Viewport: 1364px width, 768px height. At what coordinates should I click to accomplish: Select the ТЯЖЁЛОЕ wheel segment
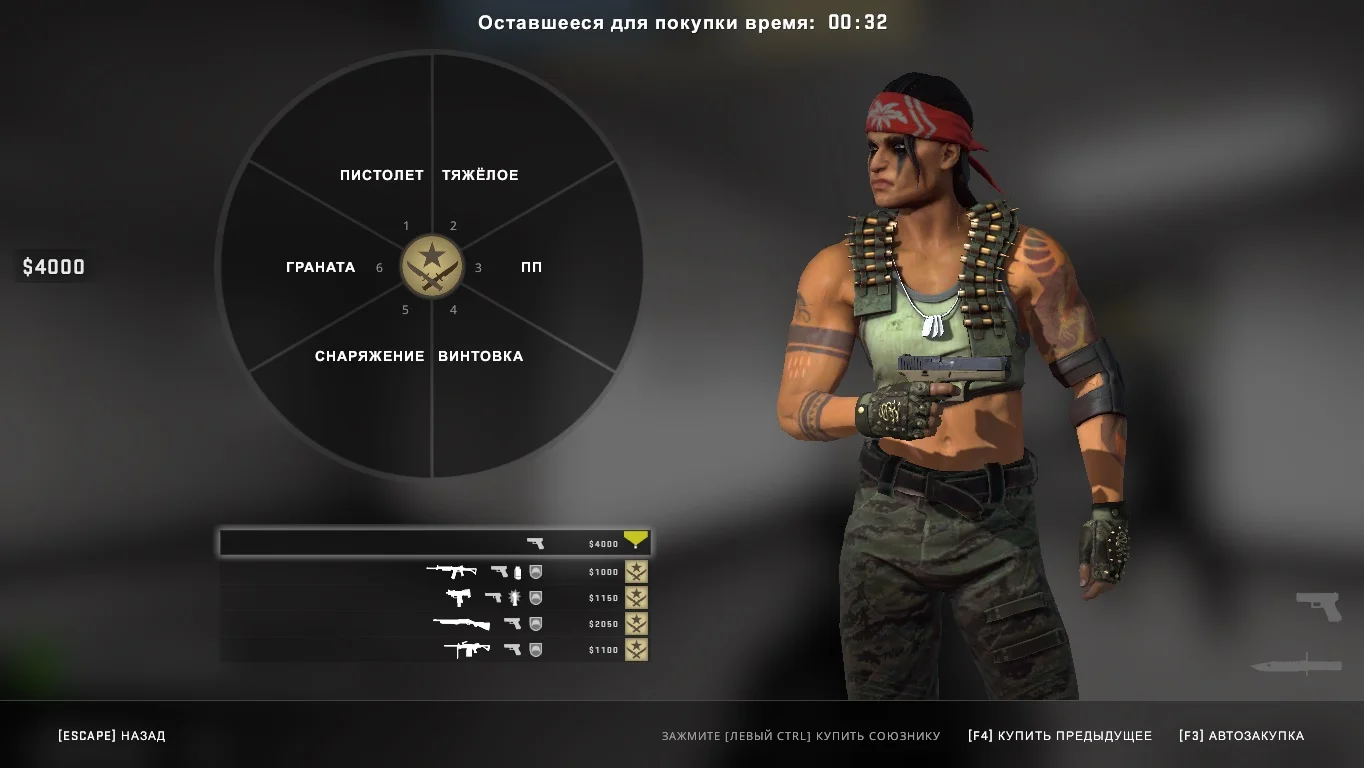(x=480, y=175)
